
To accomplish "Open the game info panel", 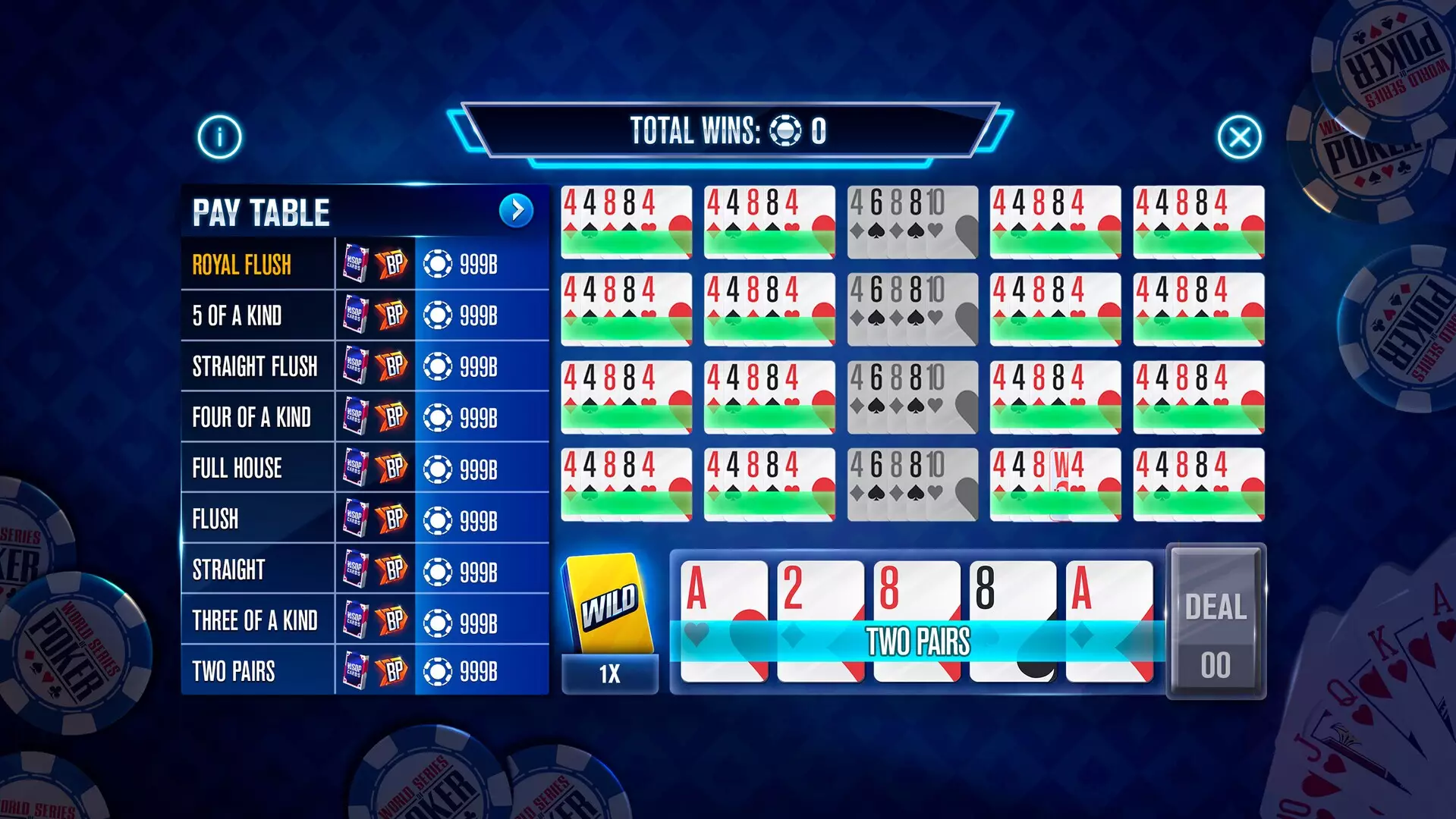I will [219, 135].
